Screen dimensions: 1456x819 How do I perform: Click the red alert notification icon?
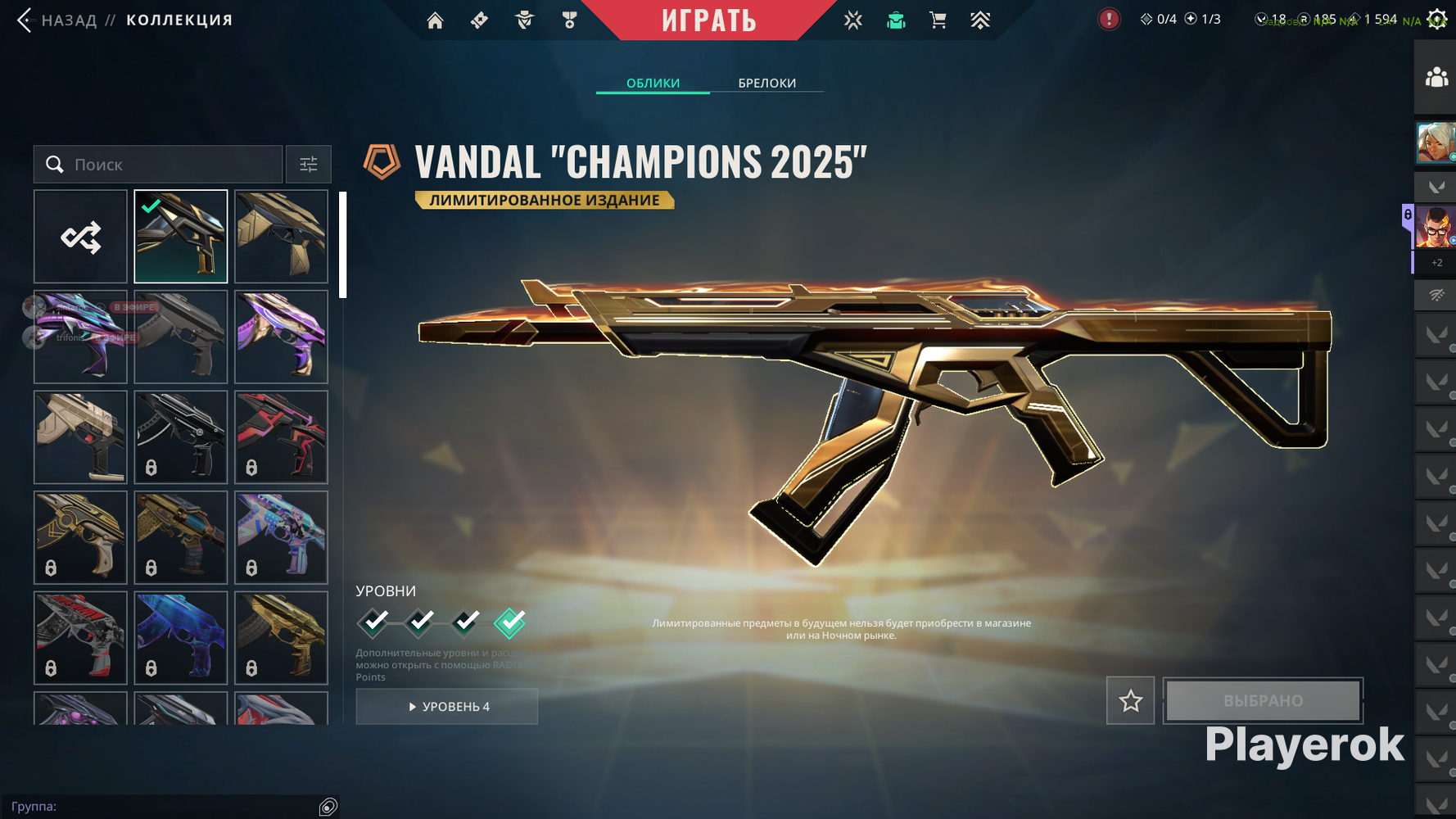pyautogui.click(x=1109, y=19)
